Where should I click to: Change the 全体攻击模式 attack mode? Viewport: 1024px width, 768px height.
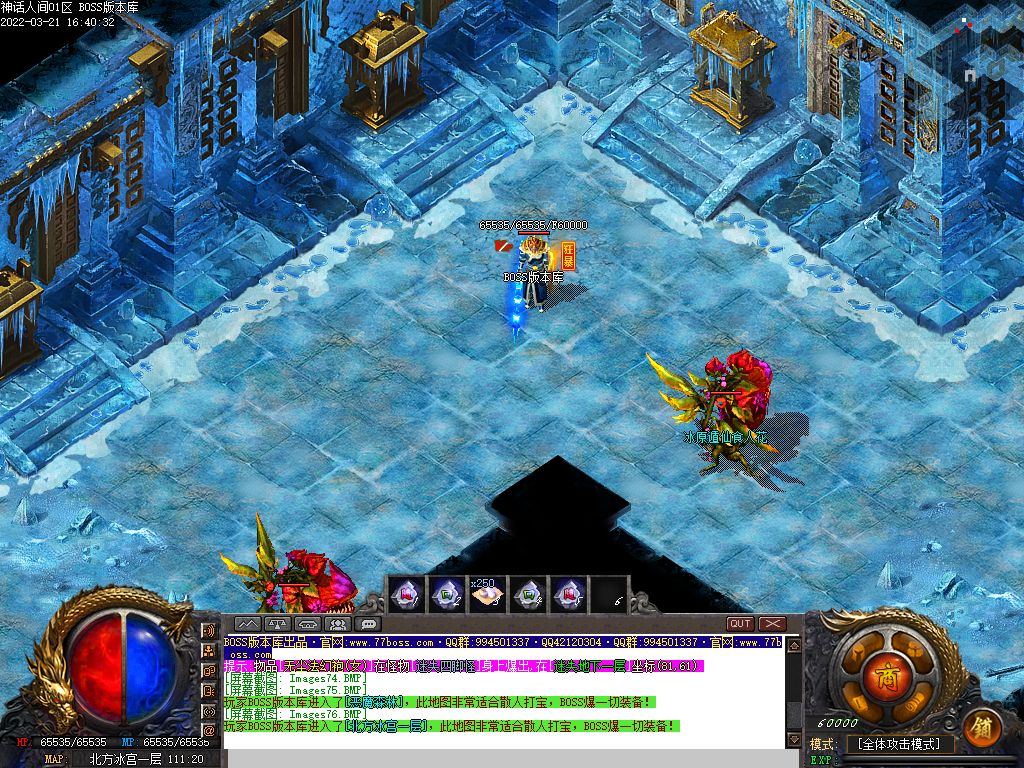click(x=899, y=744)
